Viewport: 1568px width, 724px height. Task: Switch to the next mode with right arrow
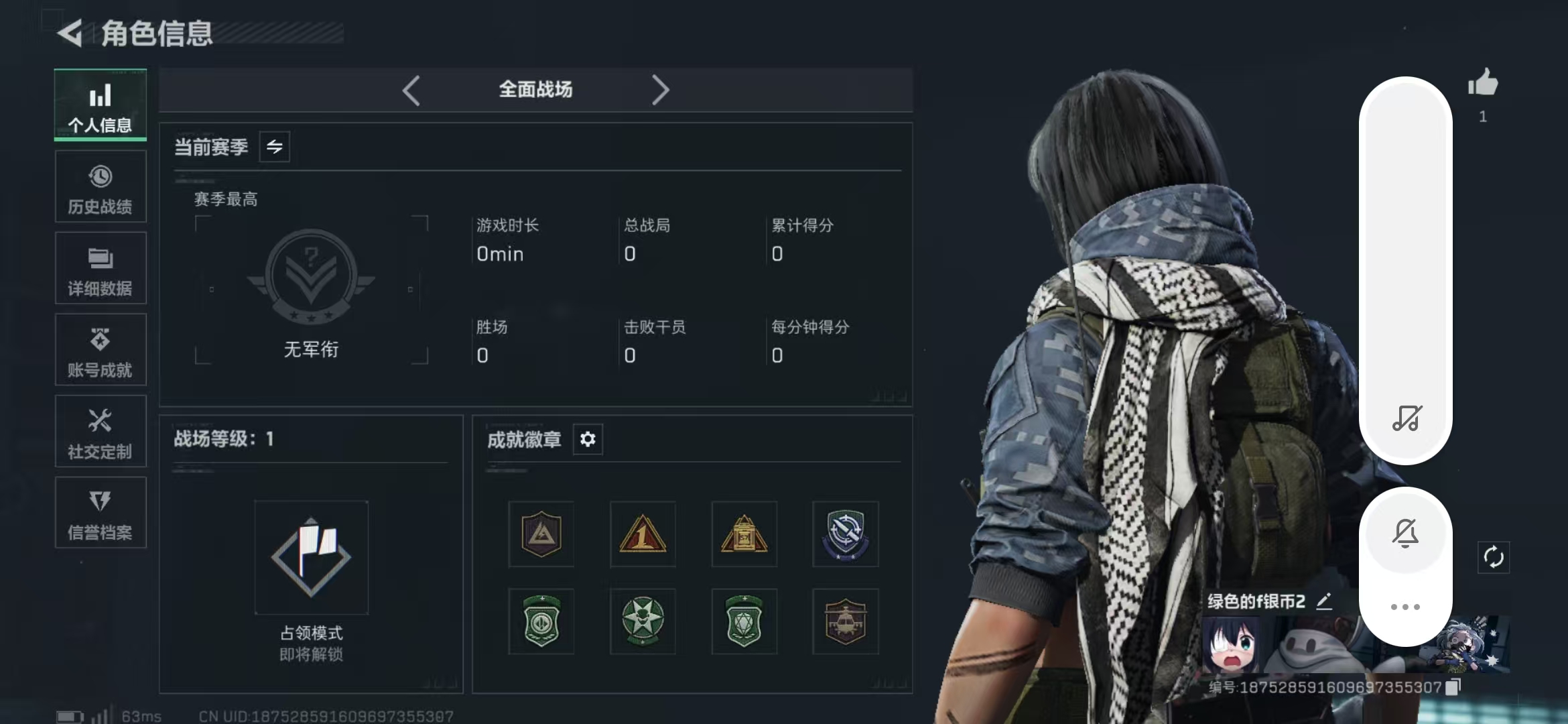click(x=660, y=90)
